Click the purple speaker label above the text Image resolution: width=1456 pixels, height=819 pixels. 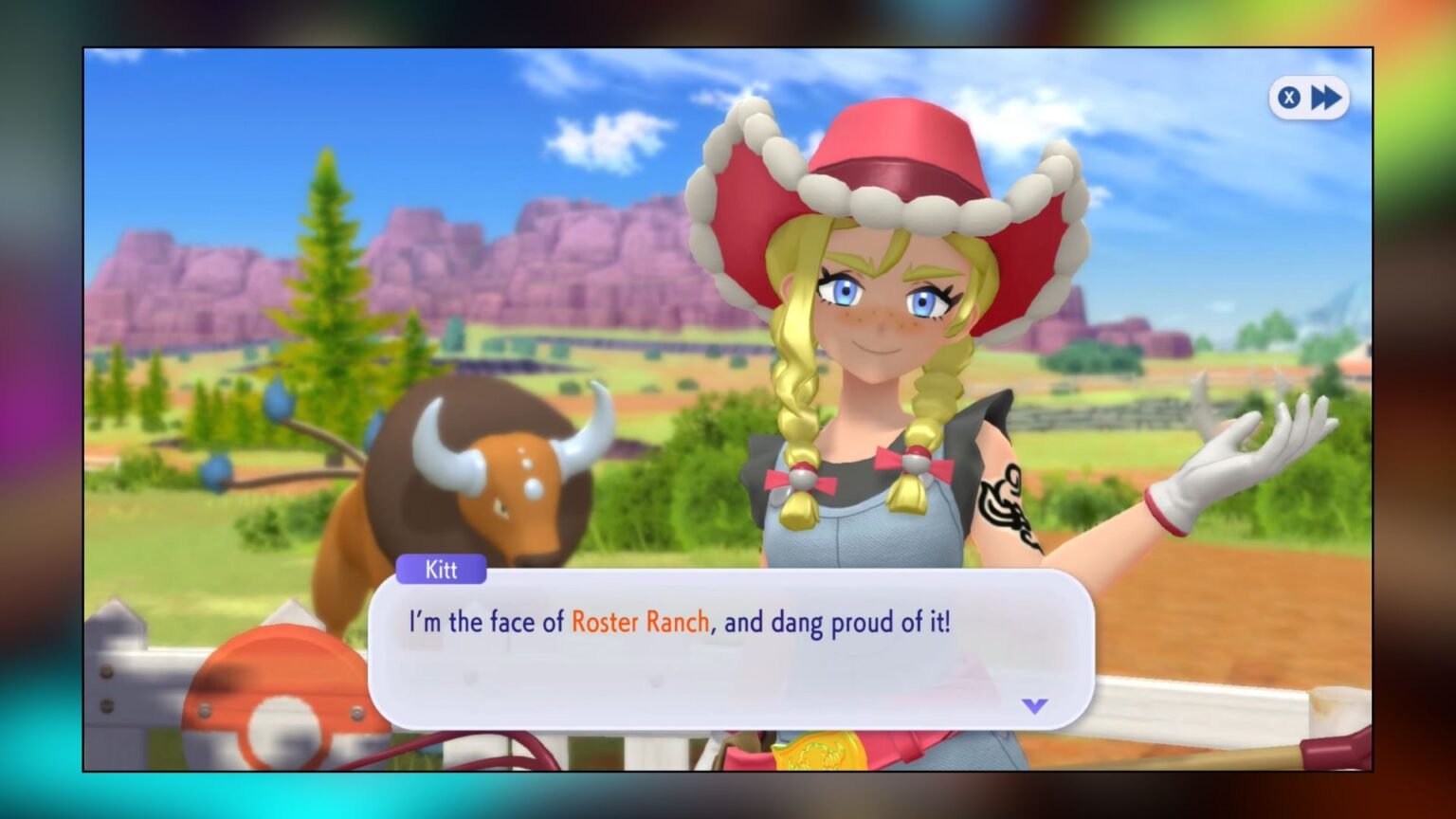[440, 570]
